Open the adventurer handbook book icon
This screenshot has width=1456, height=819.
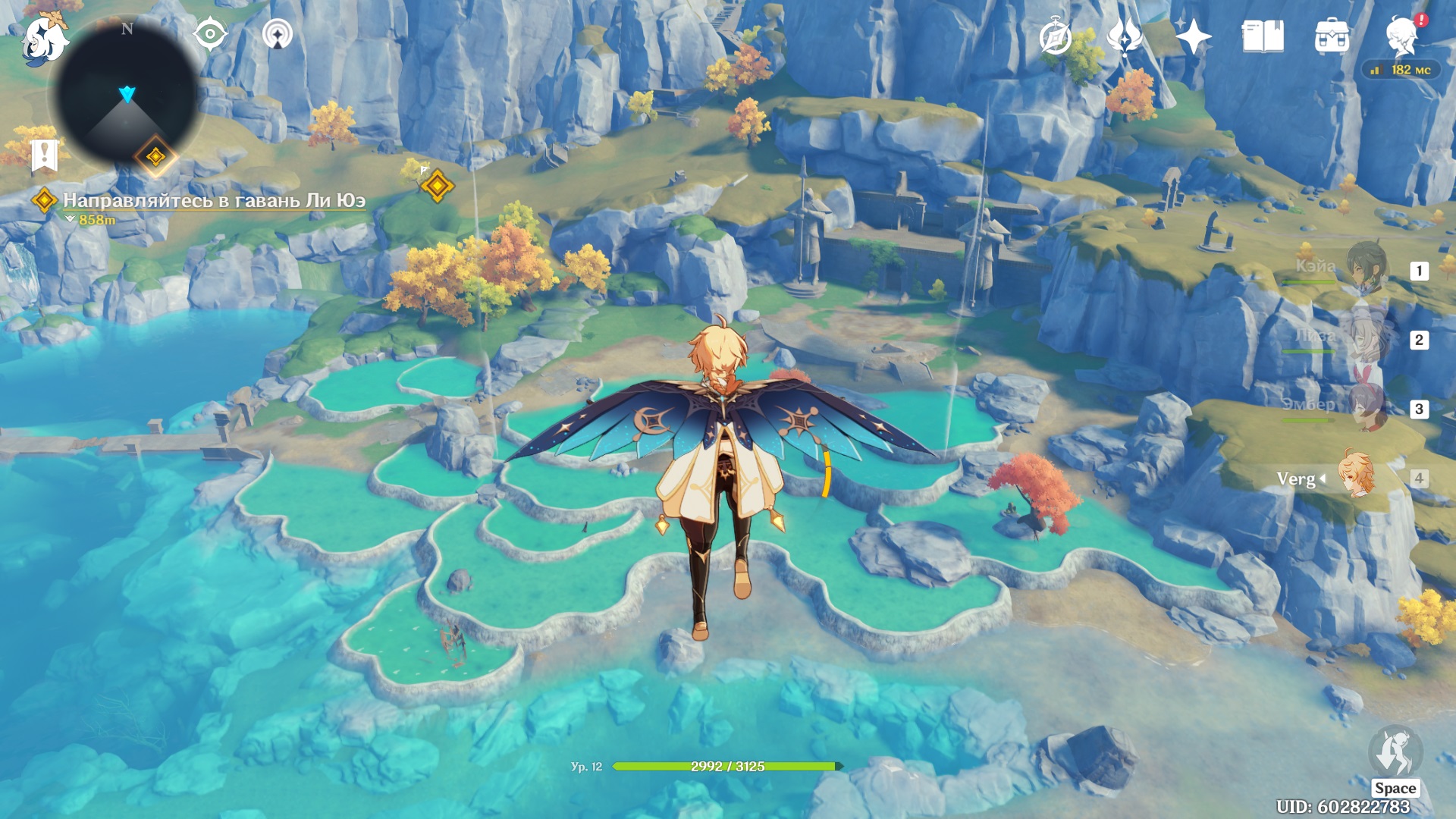click(x=1263, y=36)
